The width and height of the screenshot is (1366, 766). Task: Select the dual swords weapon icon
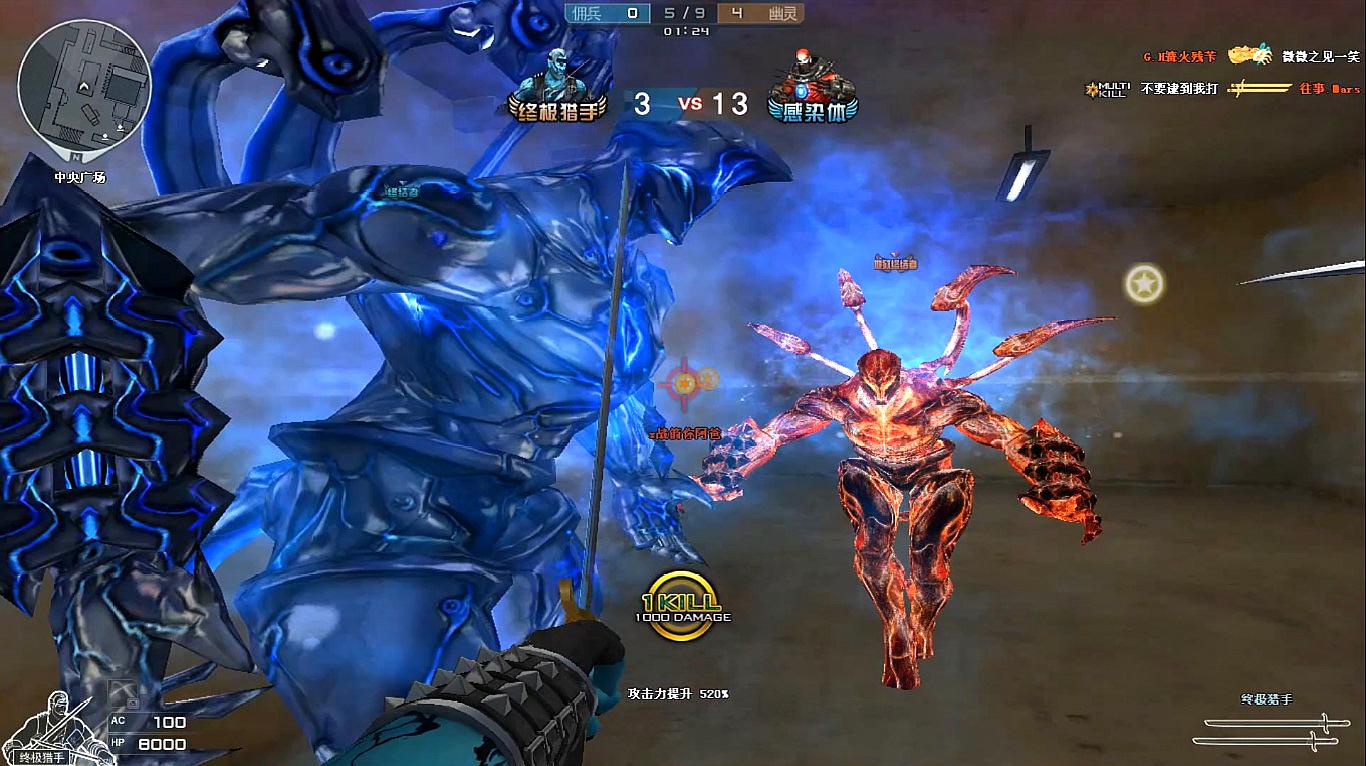pyautogui.click(x=1267, y=730)
